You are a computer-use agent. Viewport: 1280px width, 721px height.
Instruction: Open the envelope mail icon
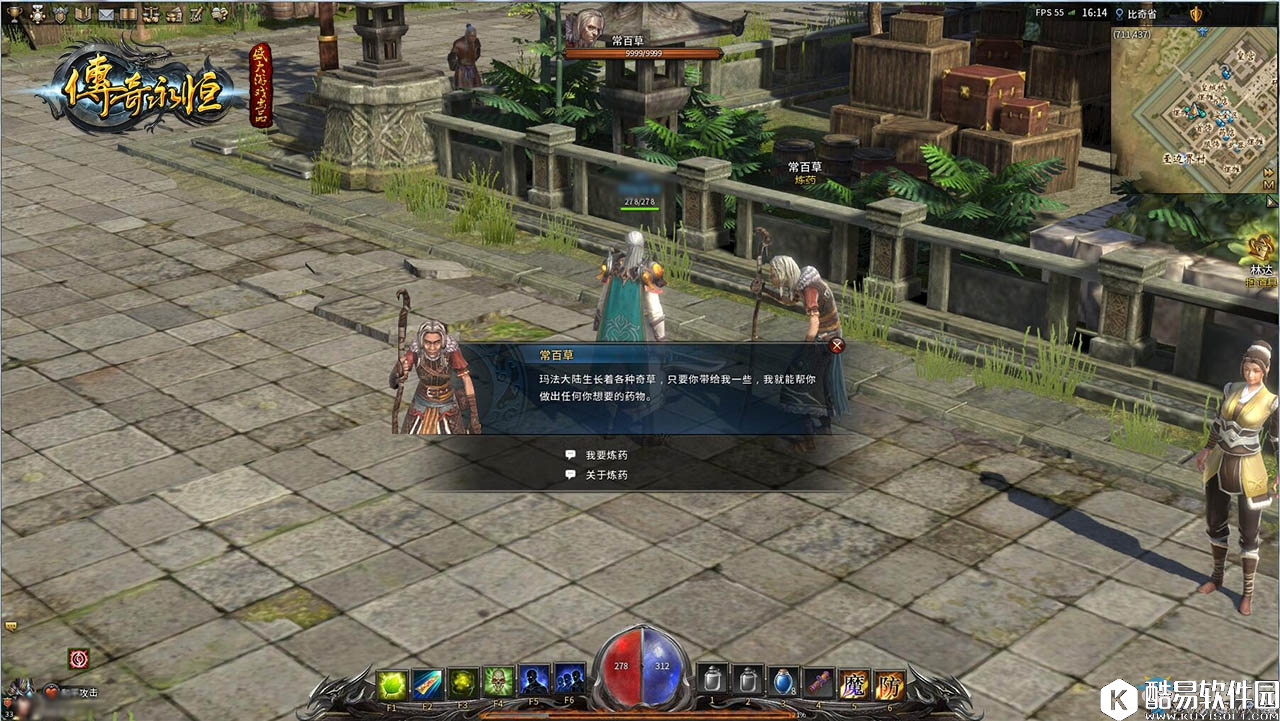(x=108, y=13)
